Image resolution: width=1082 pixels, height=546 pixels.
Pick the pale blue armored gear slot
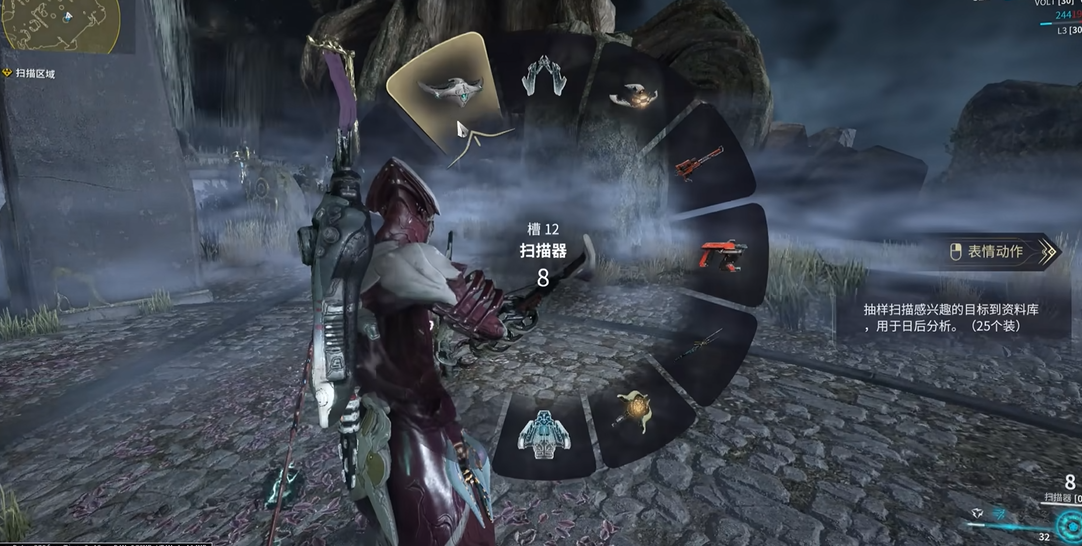coord(543,433)
